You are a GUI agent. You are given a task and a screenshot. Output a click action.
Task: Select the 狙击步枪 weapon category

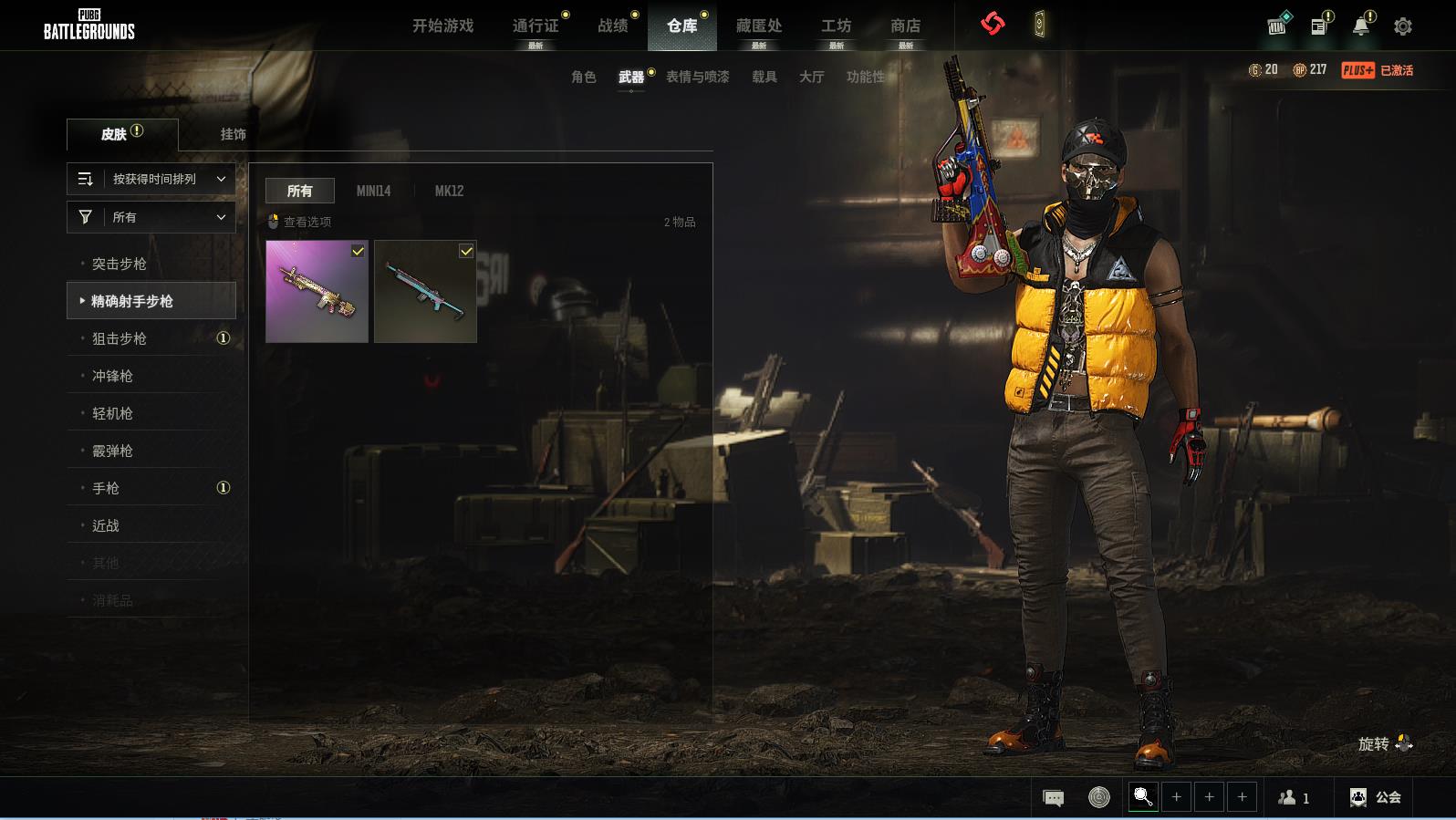pos(120,338)
